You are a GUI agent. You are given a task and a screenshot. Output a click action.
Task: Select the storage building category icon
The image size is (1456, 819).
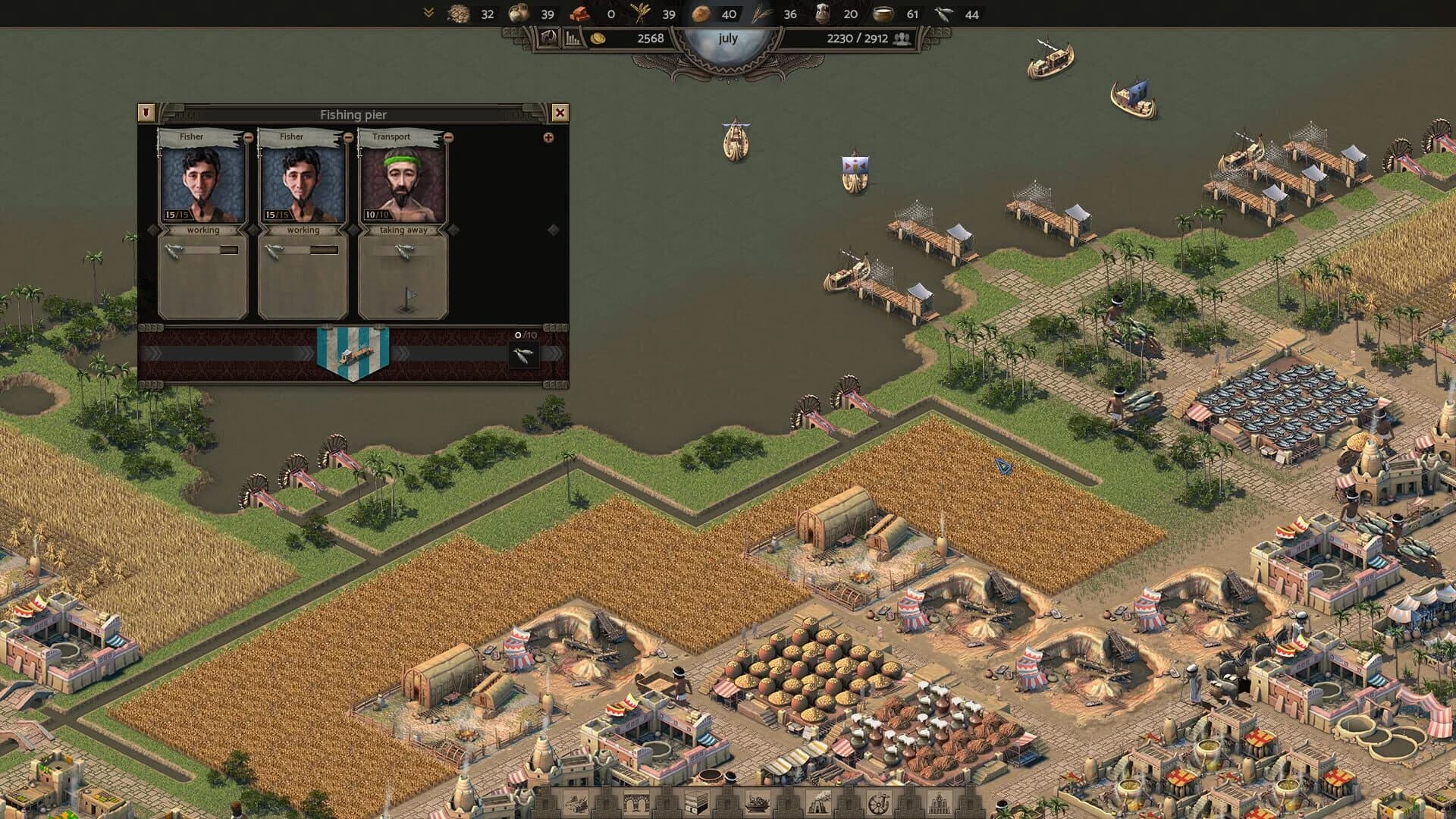(x=698, y=802)
